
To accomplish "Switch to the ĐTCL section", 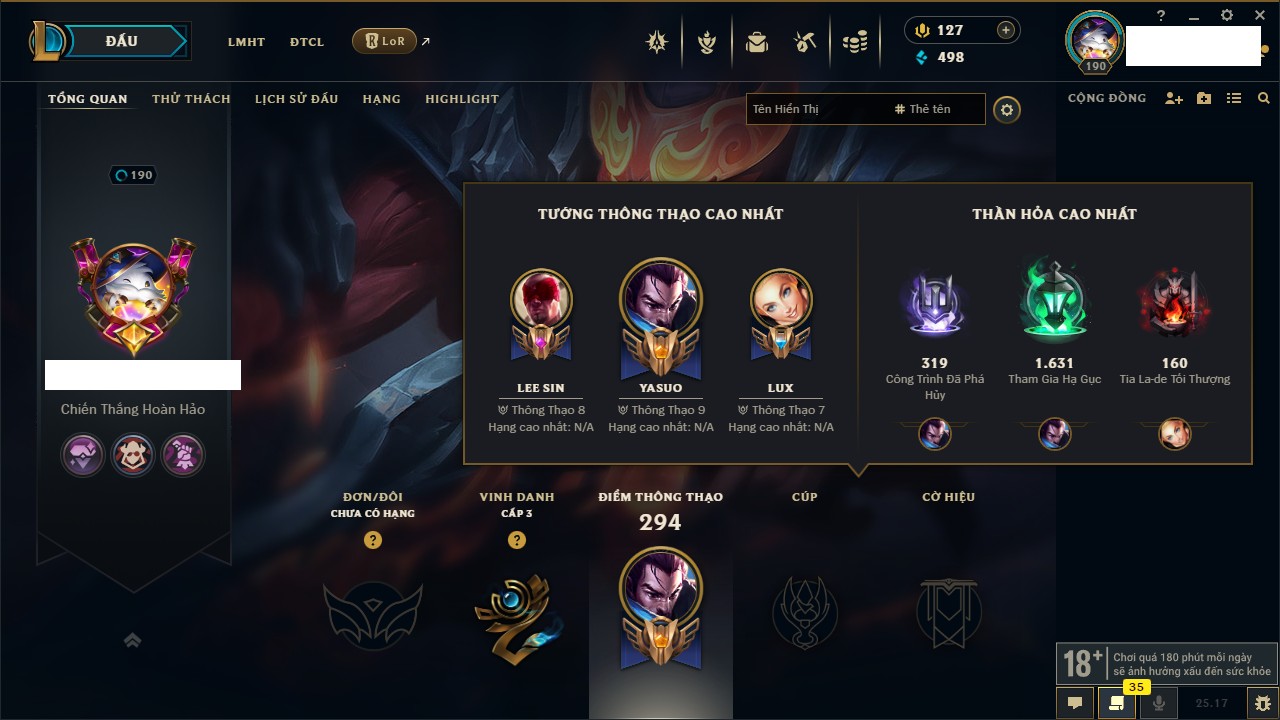I will click(307, 42).
